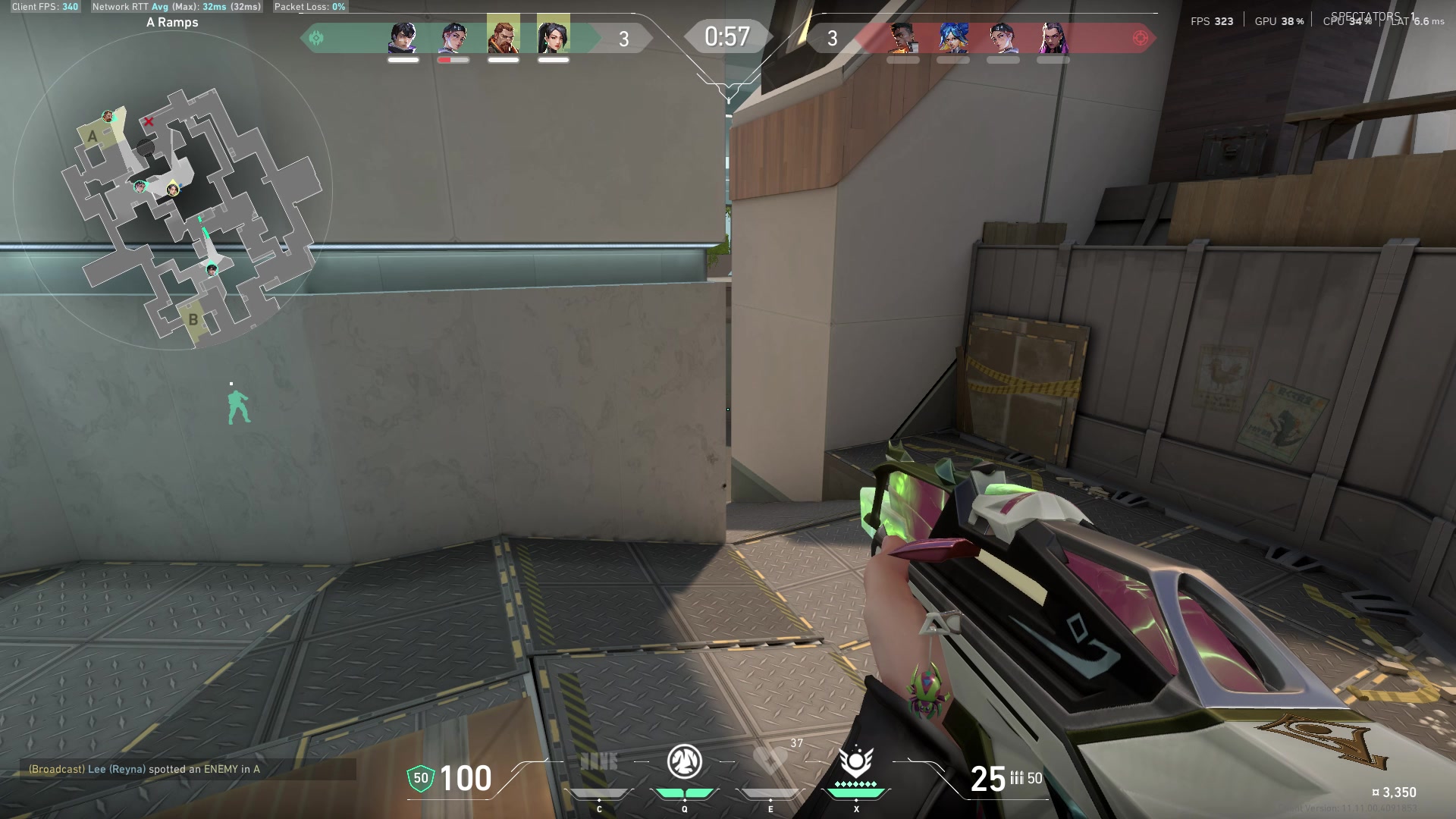
Task: Click the enemy Phoenix portrait
Action: [902, 37]
